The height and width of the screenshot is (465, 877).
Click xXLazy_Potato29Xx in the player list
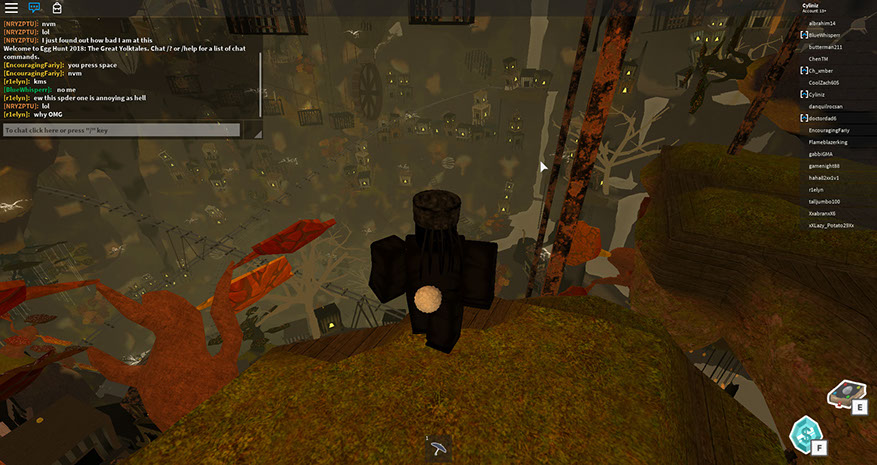[x=832, y=225]
